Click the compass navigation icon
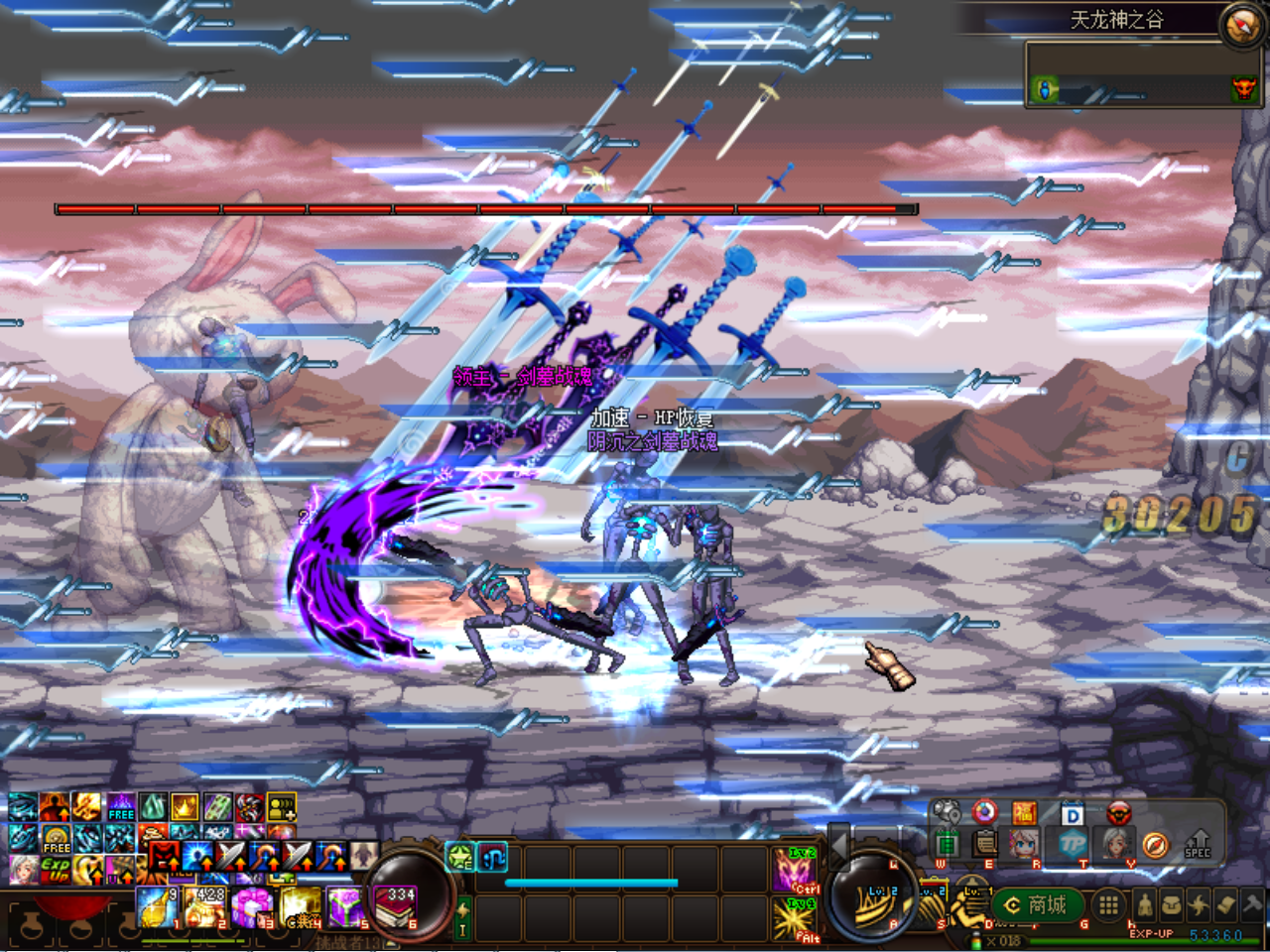This screenshot has height=952, width=1270. coord(1157,845)
